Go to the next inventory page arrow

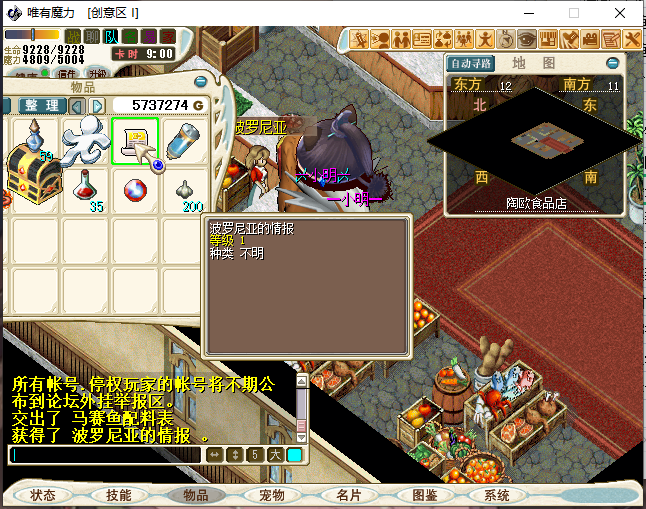97,105
